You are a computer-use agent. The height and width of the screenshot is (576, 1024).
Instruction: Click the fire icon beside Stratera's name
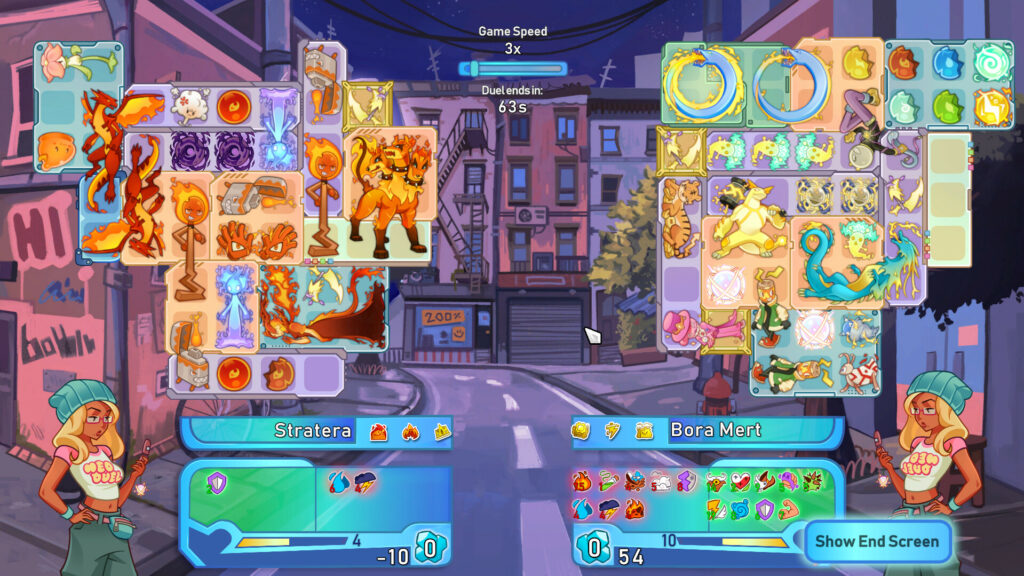(409, 431)
